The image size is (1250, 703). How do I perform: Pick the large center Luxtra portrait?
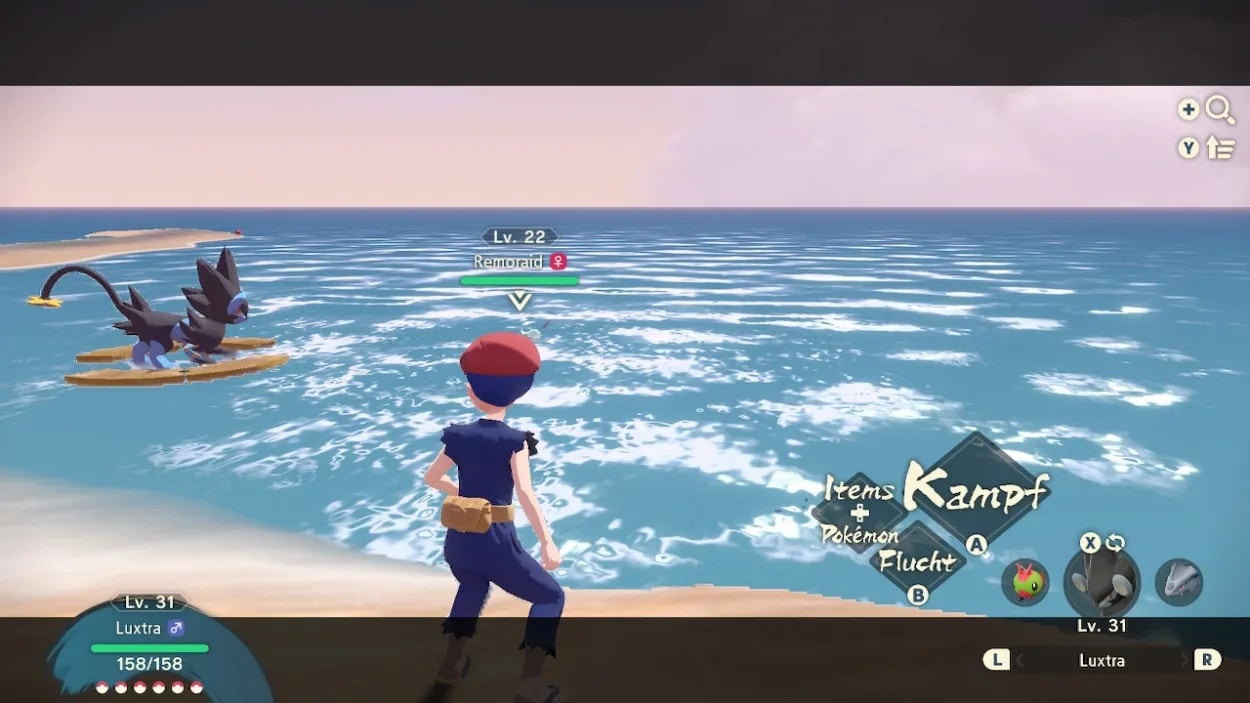click(x=1101, y=582)
